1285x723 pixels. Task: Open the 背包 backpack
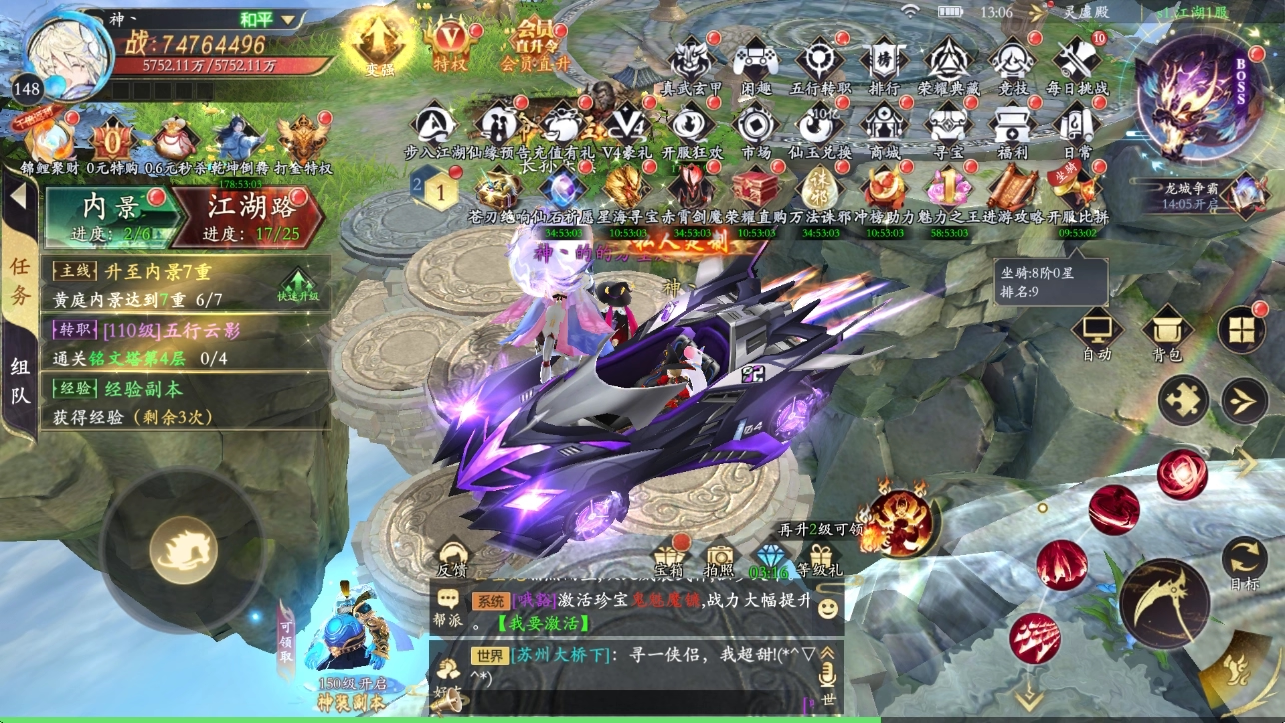pos(1166,331)
